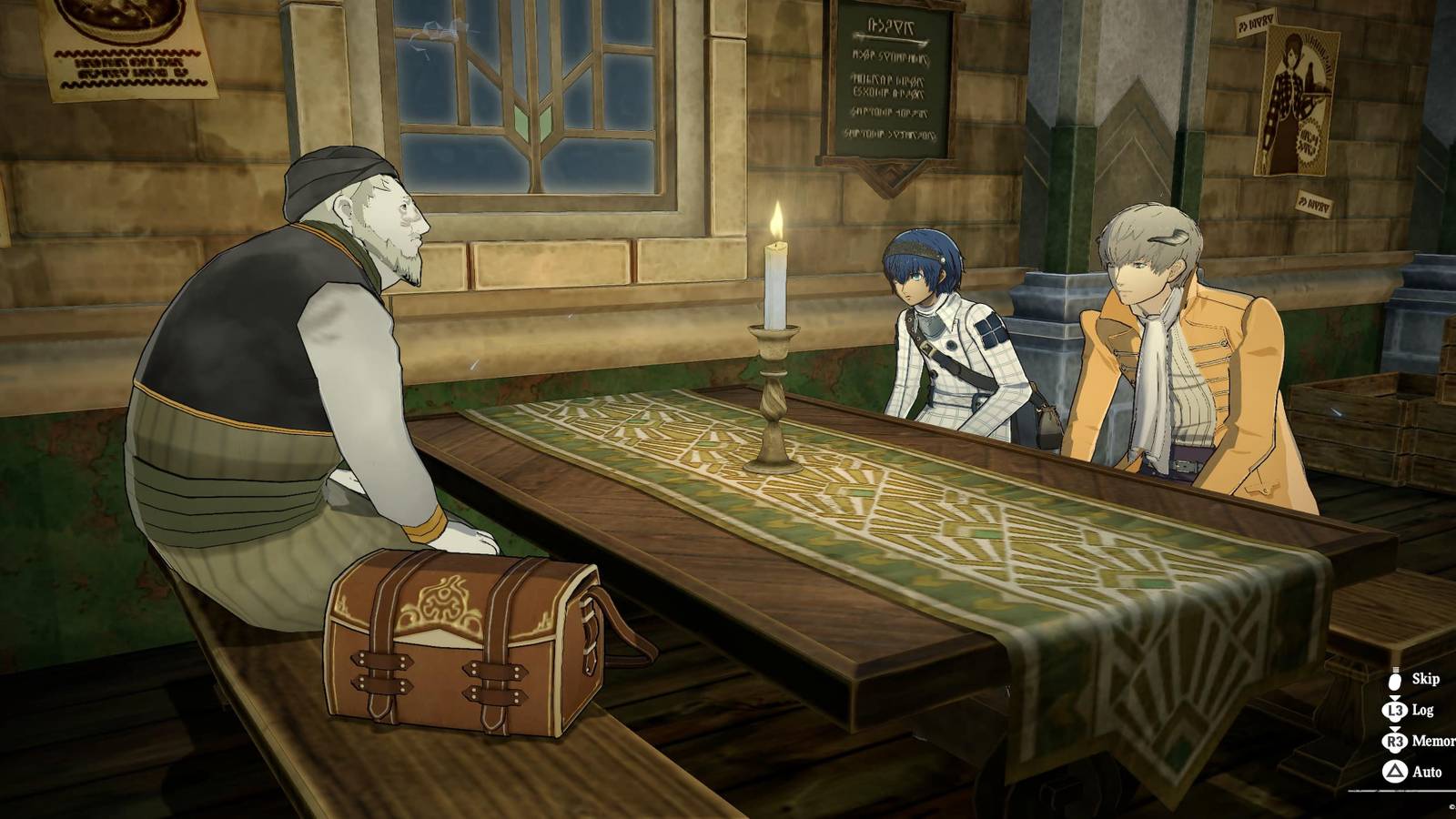Click the R3 stick icon beside Memory
The image size is (1456, 819).
click(x=1393, y=740)
